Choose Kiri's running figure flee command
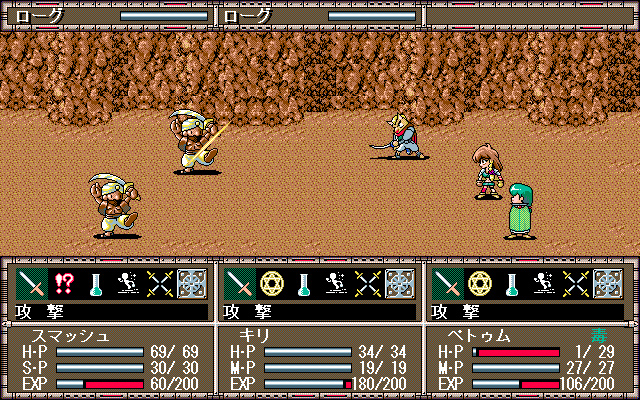 [336, 284]
